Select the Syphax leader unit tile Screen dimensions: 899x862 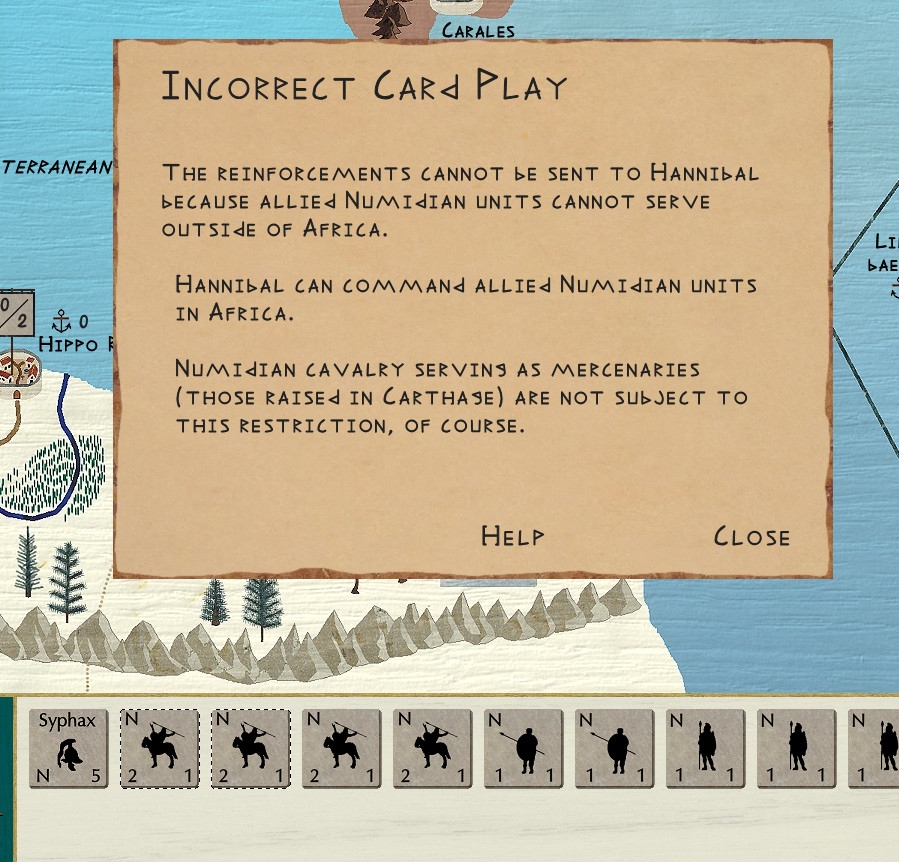point(68,749)
